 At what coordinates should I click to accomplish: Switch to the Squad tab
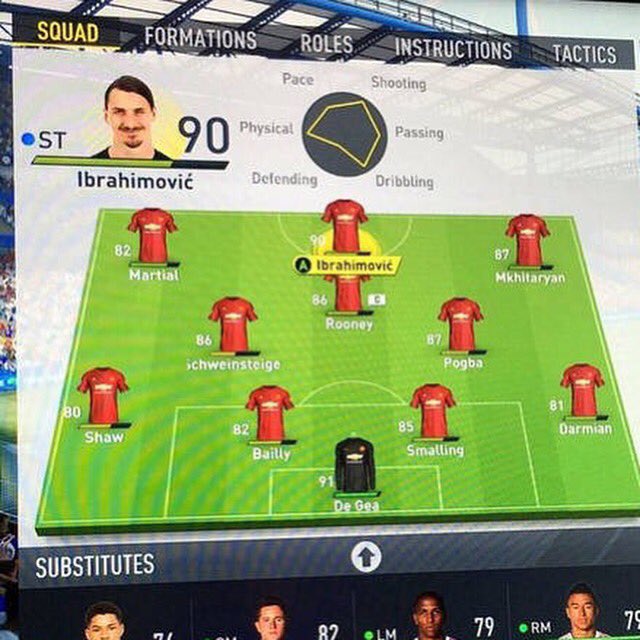68,31
